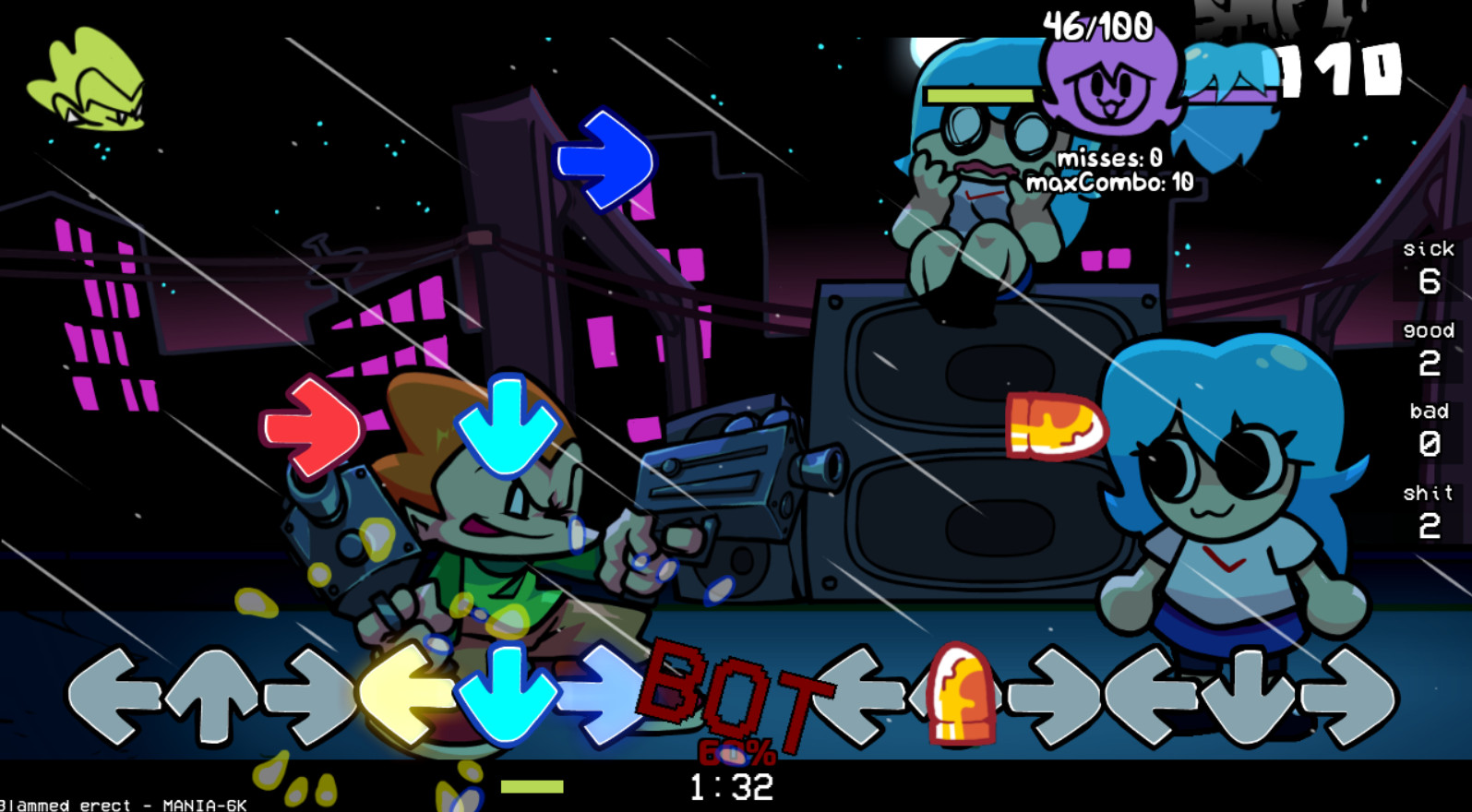1472x812 pixels.
Task: Expand the maxCombo: 10 readout
Action: tap(1110, 182)
